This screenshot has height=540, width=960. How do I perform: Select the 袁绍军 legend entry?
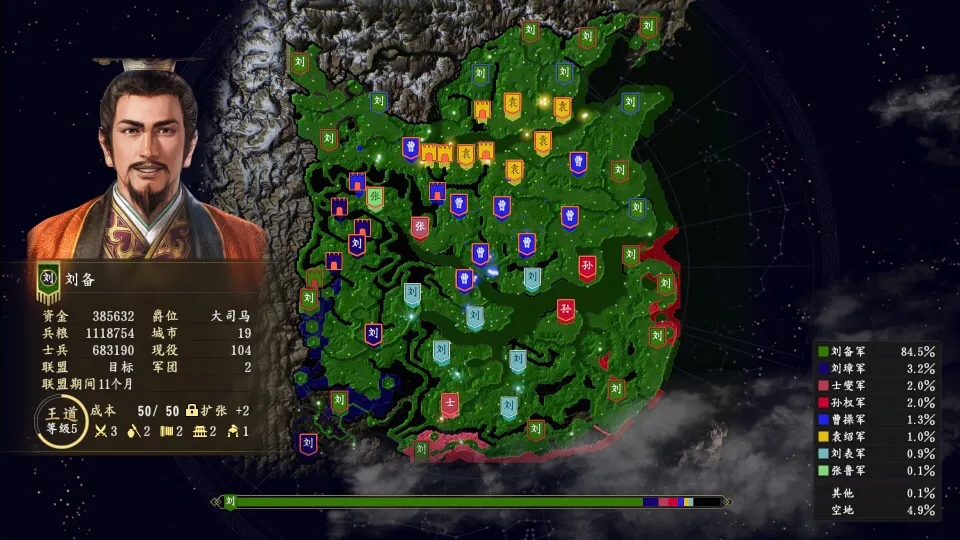876,437
